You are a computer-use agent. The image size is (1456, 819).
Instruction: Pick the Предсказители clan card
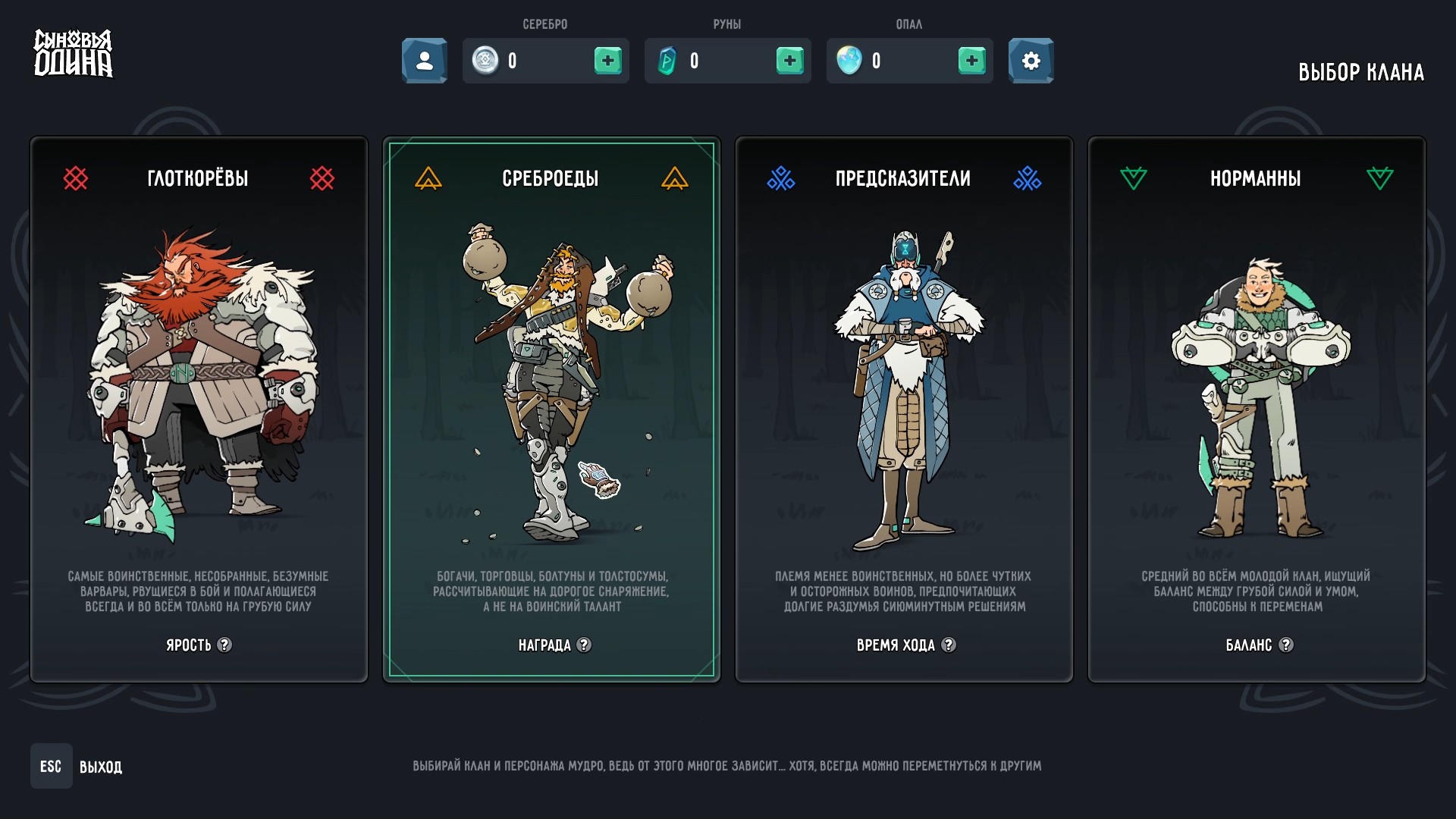point(904,409)
